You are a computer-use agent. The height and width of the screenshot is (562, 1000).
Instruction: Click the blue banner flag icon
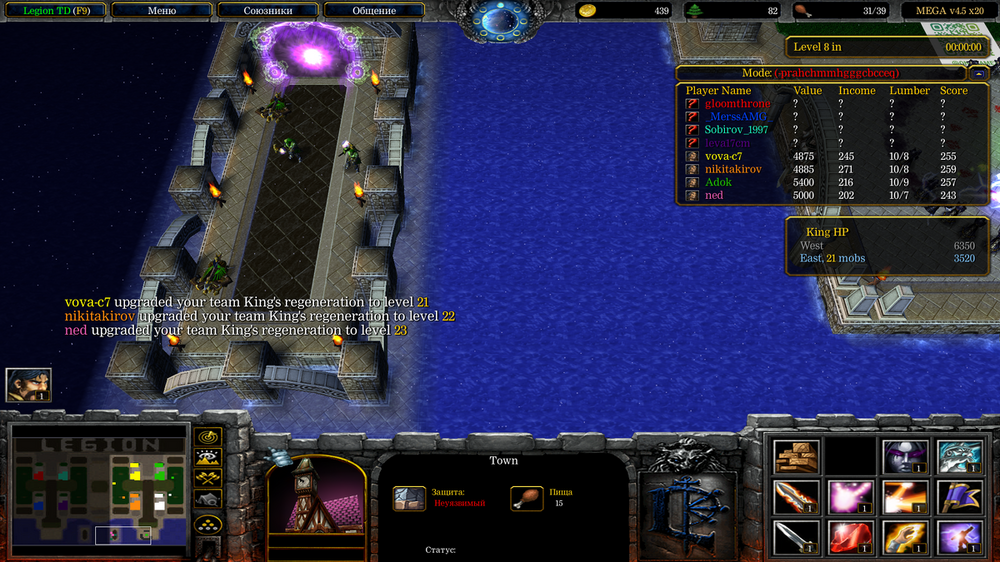click(x=960, y=497)
